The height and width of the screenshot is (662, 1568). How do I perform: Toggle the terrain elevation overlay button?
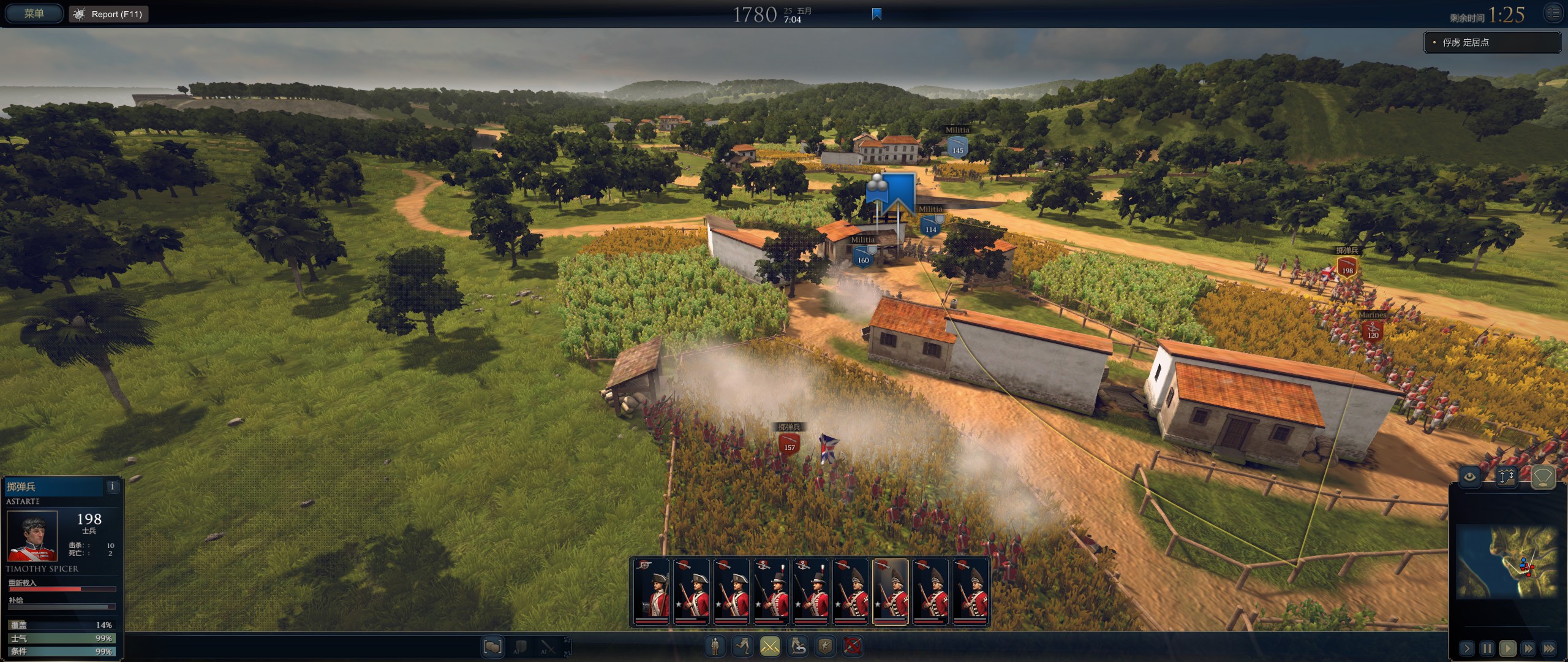1506,476
